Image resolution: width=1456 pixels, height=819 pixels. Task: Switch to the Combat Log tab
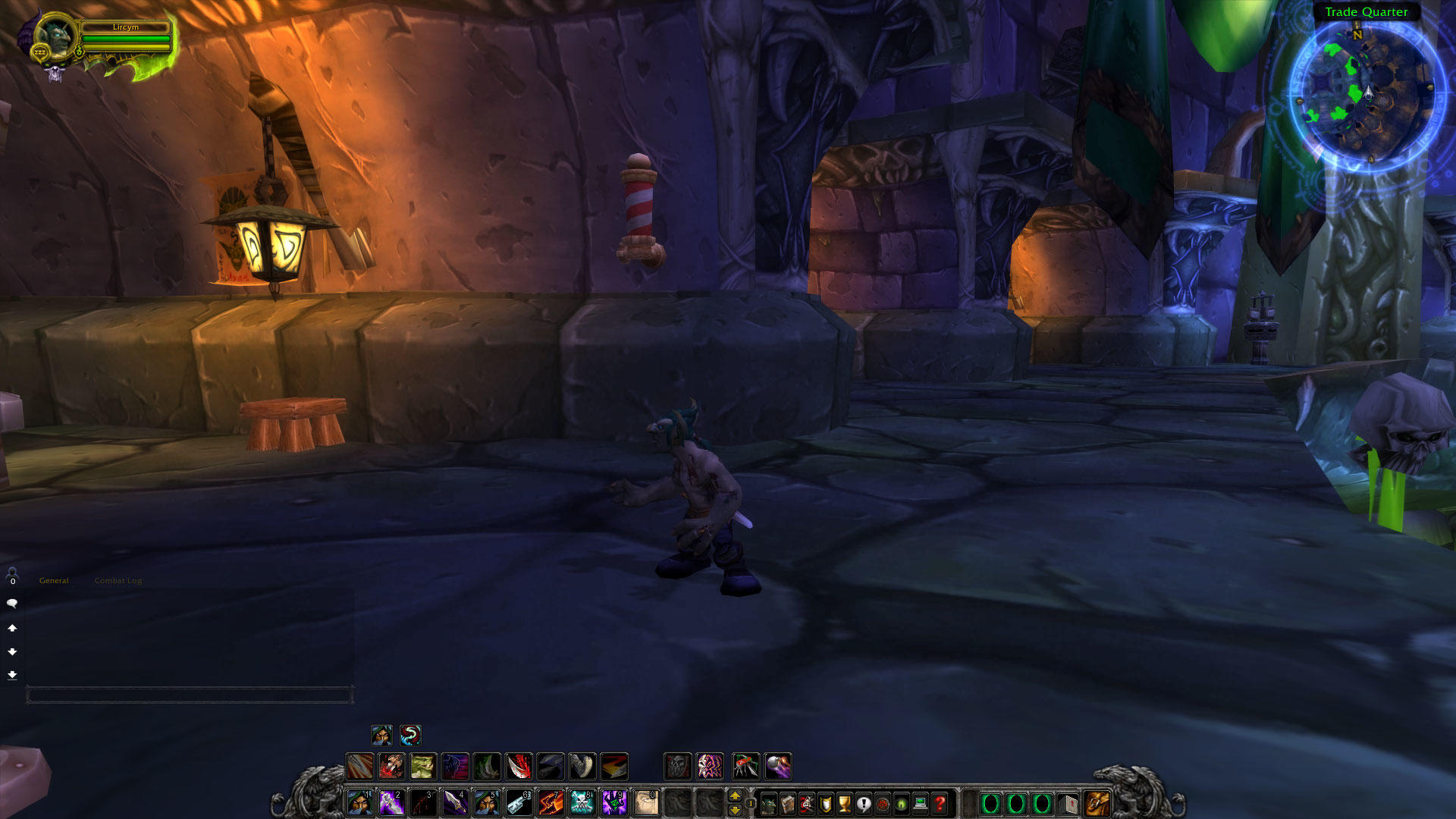tap(118, 580)
